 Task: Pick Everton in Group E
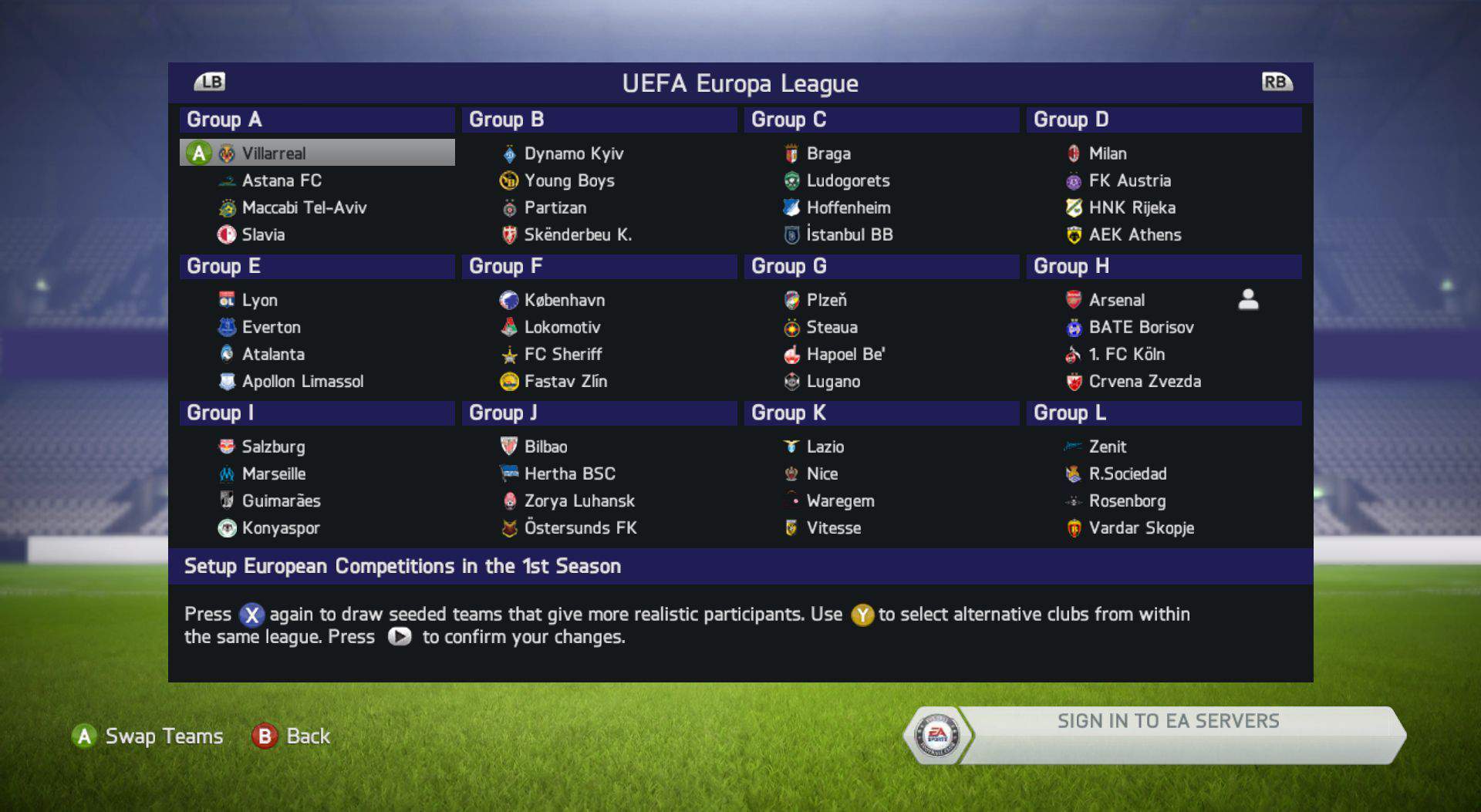[271, 327]
